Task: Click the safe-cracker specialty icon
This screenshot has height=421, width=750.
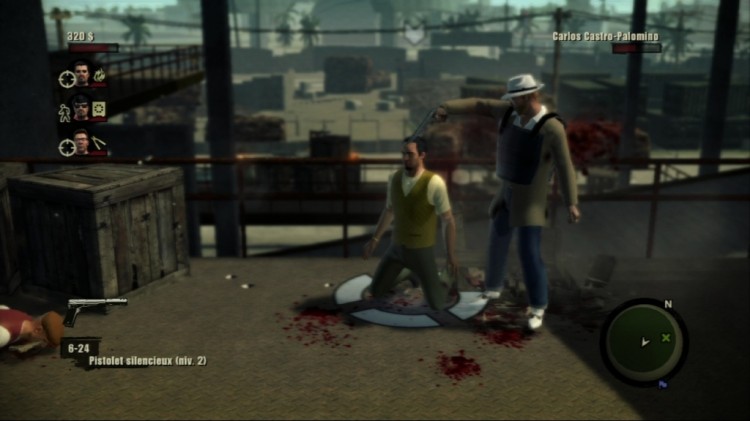Action: [99, 108]
